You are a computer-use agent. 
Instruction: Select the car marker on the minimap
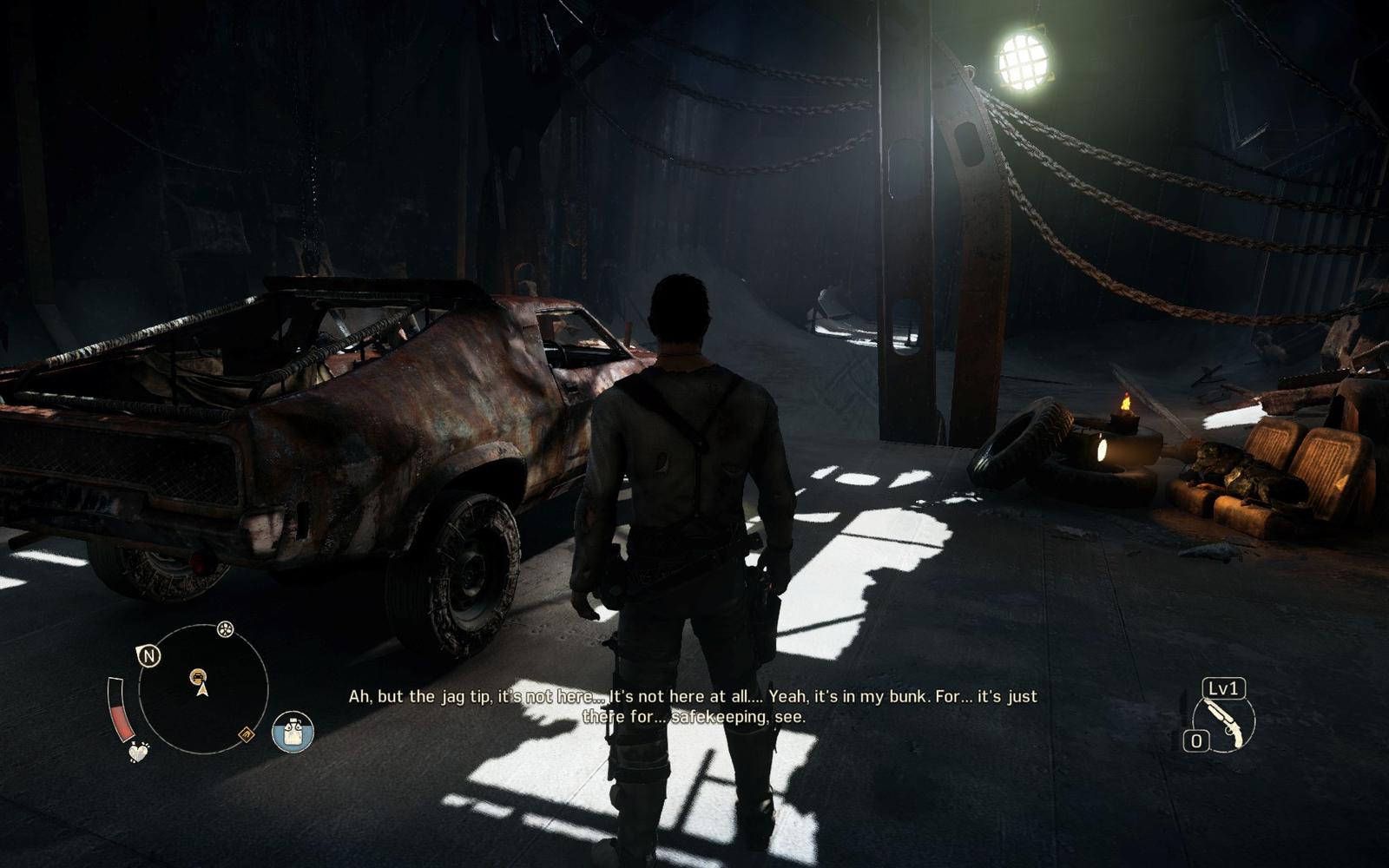coord(199,674)
